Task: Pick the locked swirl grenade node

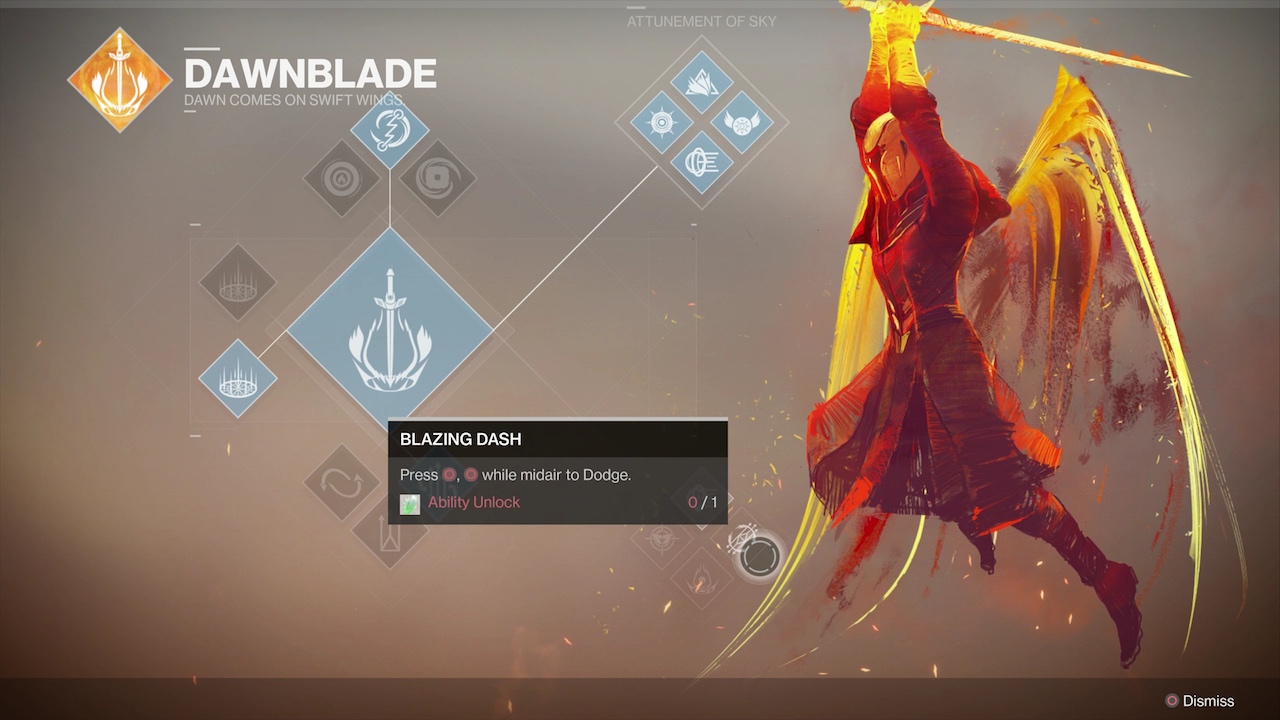Action: (437, 179)
